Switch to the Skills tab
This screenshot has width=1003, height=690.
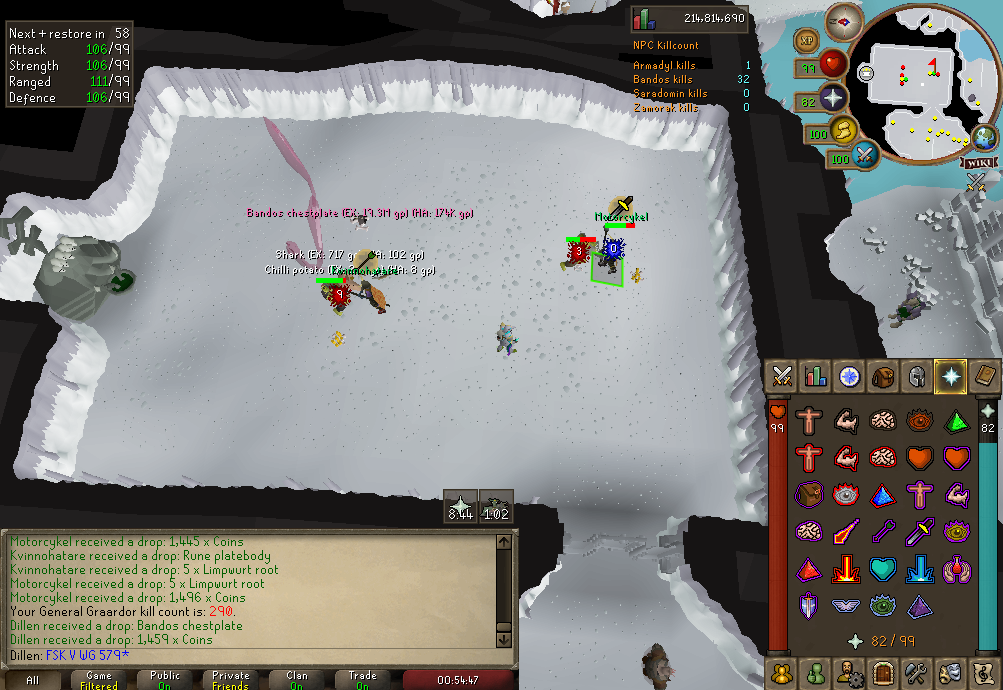pos(816,377)
